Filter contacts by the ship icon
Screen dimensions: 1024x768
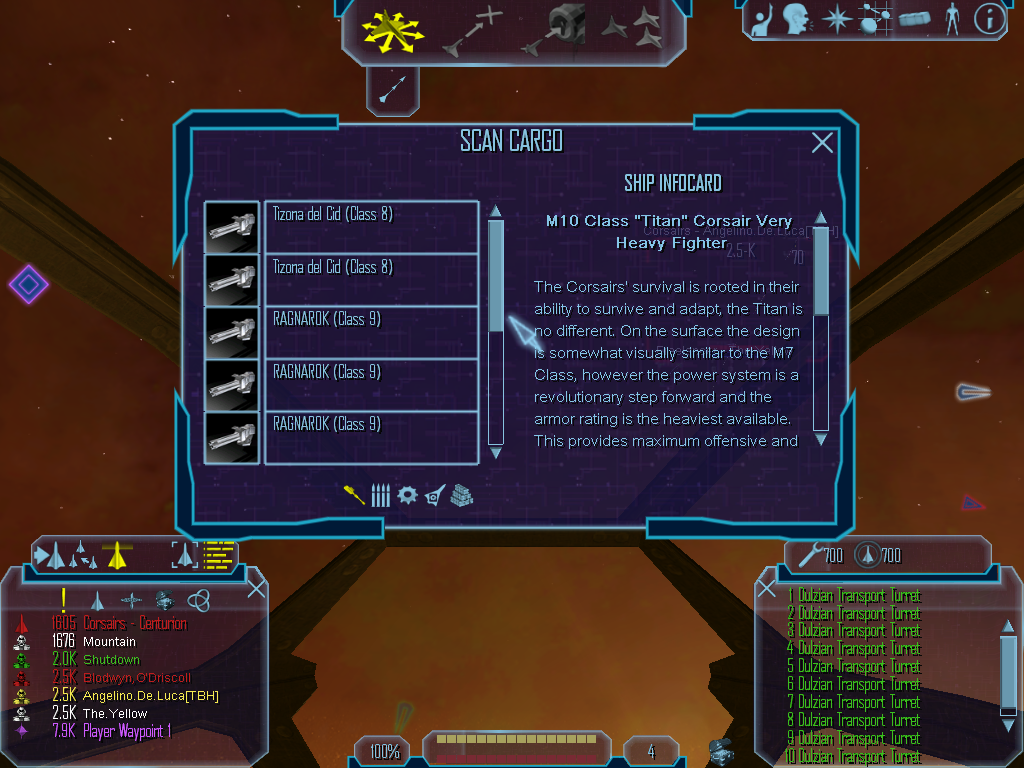coord(97,600)
